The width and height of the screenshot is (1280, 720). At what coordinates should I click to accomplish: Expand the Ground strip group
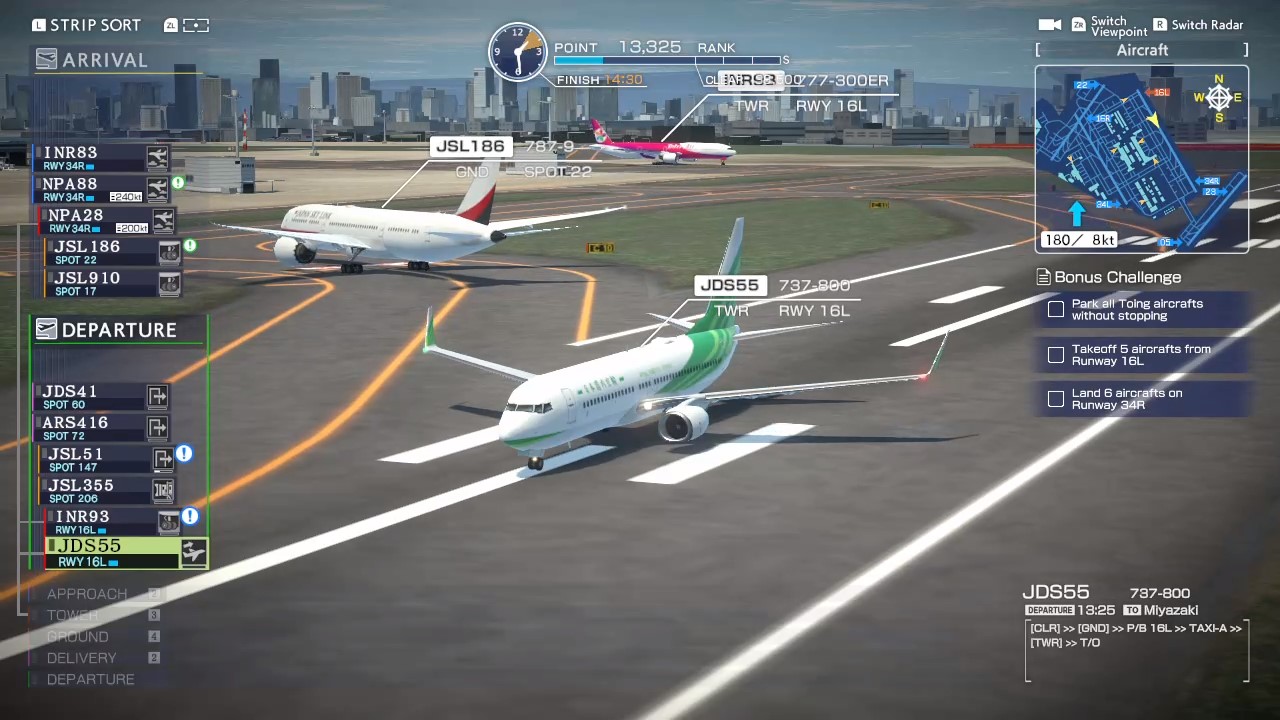tap(77, 636)
